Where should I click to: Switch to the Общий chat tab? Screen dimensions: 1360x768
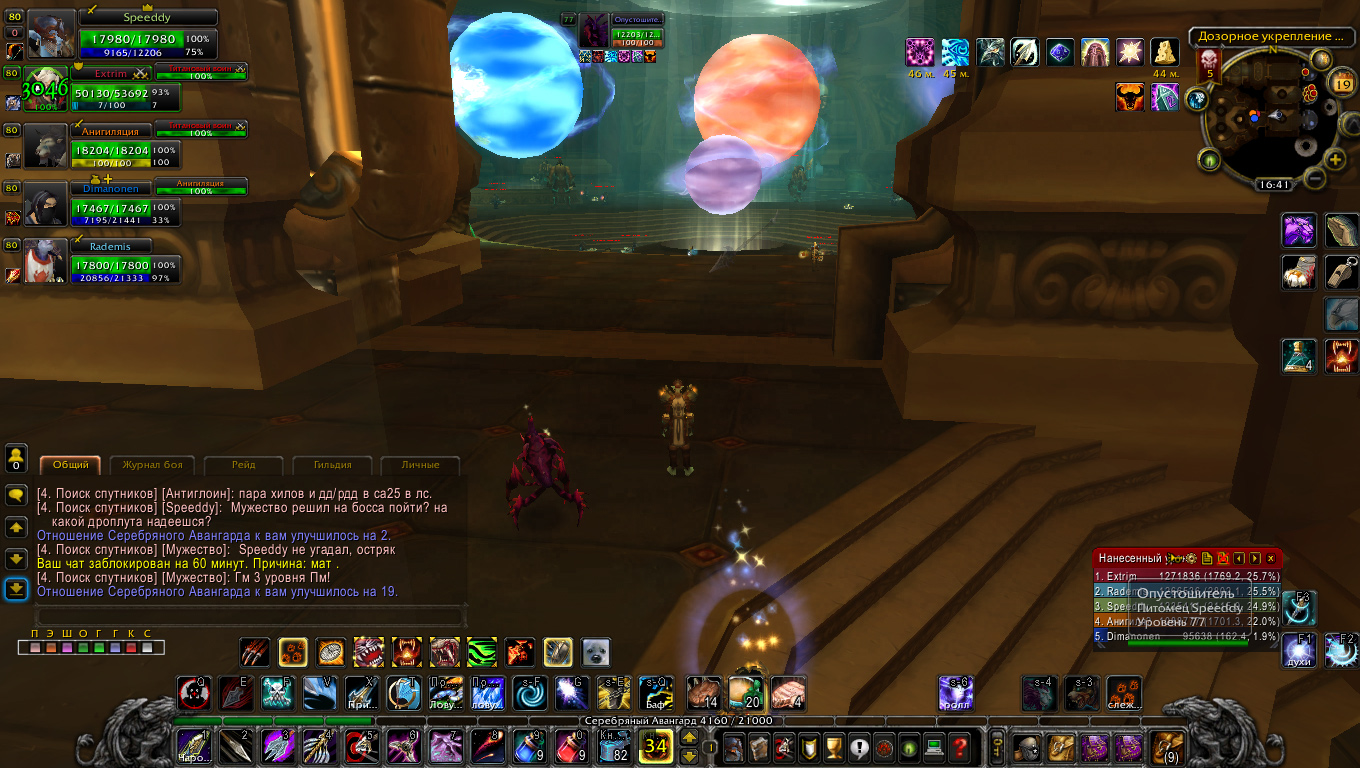71,465
